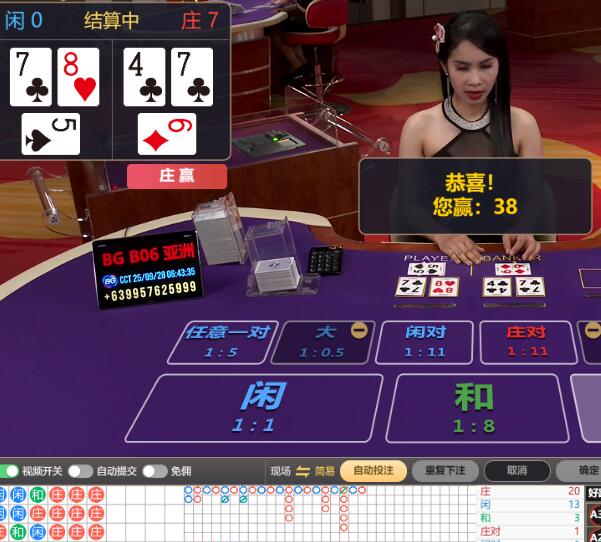Toggle the 免佣 no-commission option
The width and height of the screenshot is (601, 542).
(x=154, y=471)
